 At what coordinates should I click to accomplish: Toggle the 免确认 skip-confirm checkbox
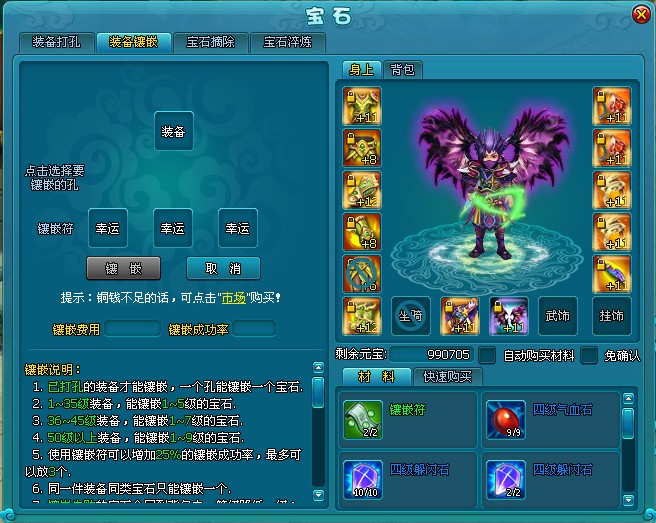589,355
